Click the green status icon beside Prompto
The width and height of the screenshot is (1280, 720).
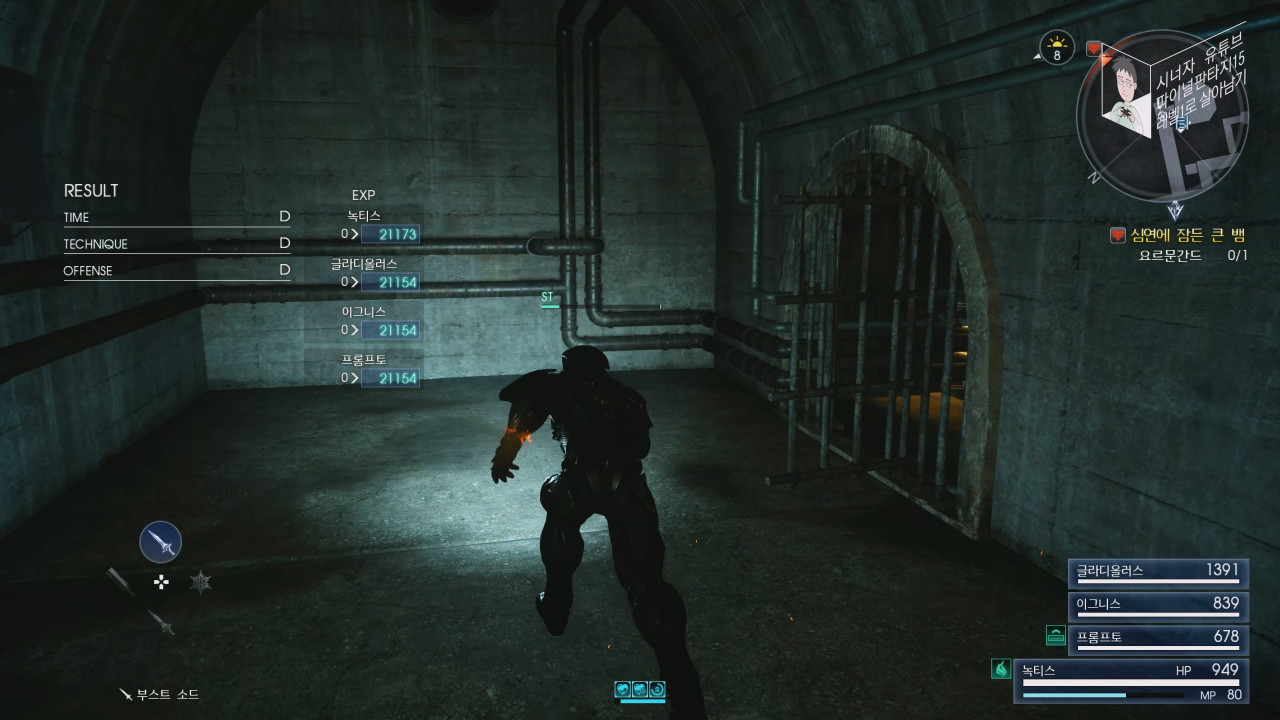[1055, 634]
